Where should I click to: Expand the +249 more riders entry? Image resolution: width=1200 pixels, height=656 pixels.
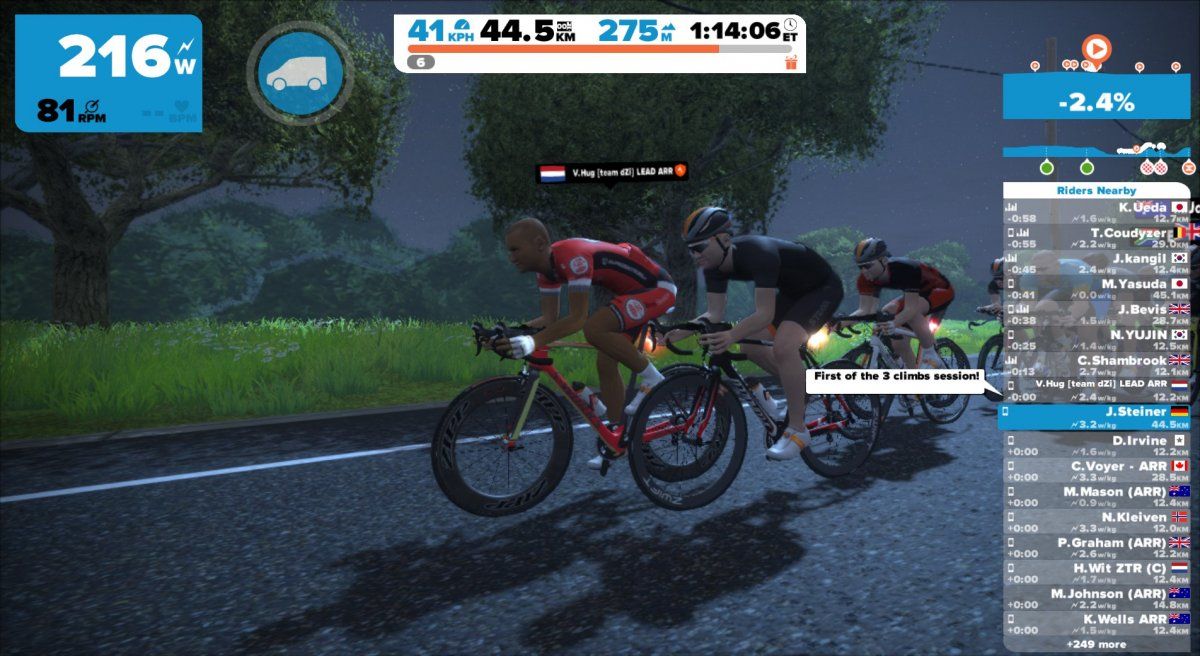pyautogui.click(x=1096, y=645)
